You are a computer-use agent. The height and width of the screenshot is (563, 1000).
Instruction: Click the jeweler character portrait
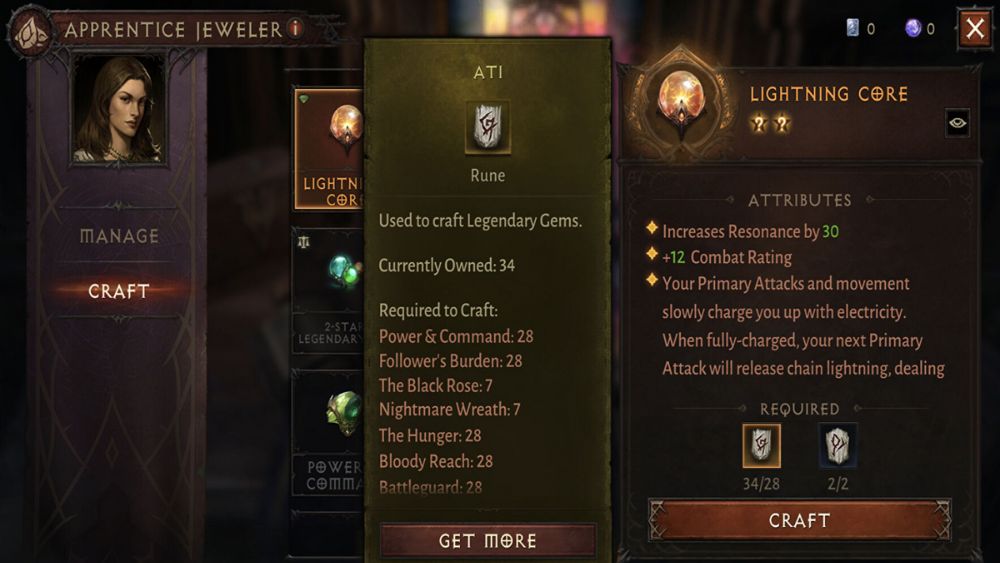coord(119,108)
